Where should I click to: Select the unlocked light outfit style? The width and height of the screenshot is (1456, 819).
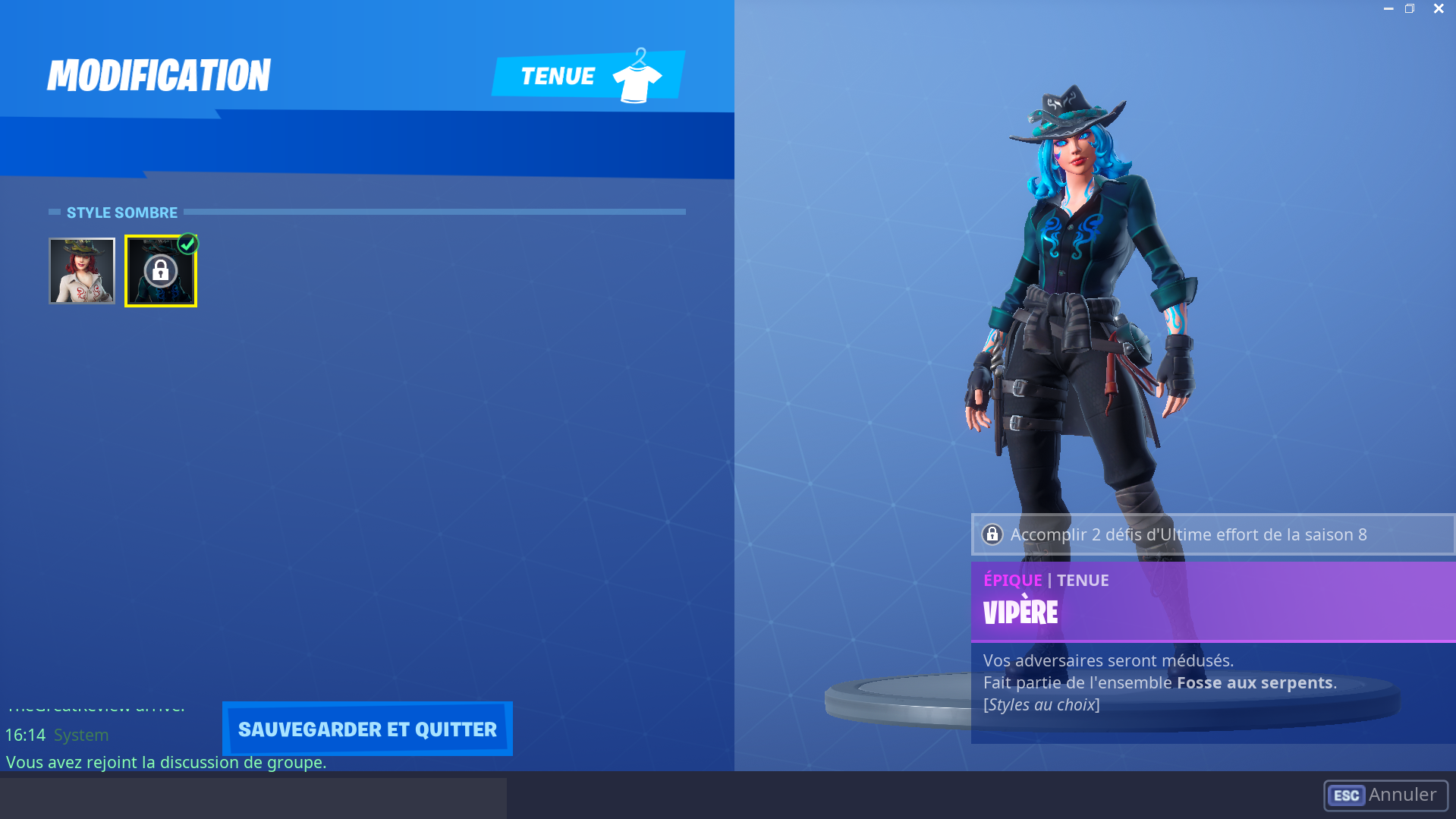point(82,271)
